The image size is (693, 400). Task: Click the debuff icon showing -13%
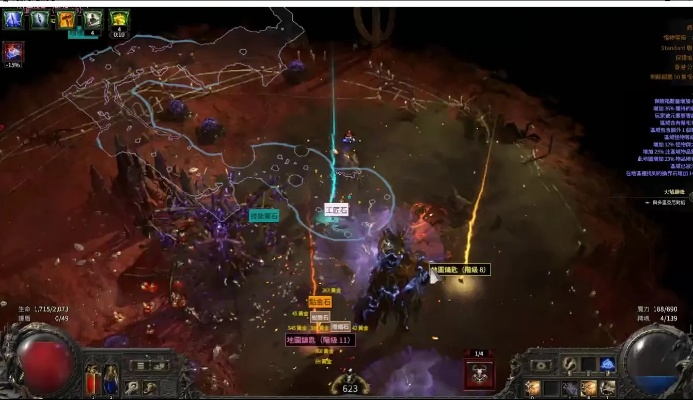pos(14,52)
